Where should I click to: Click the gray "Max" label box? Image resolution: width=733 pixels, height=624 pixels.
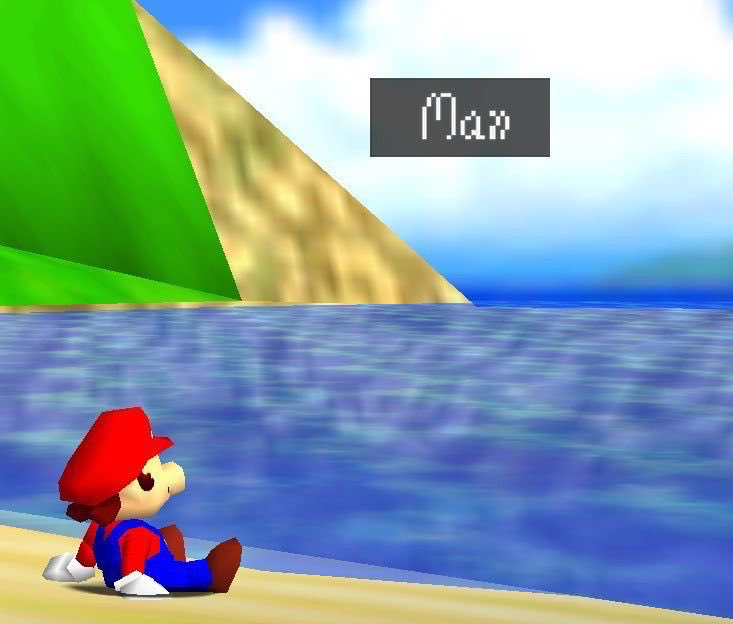(x=460, y=118)
